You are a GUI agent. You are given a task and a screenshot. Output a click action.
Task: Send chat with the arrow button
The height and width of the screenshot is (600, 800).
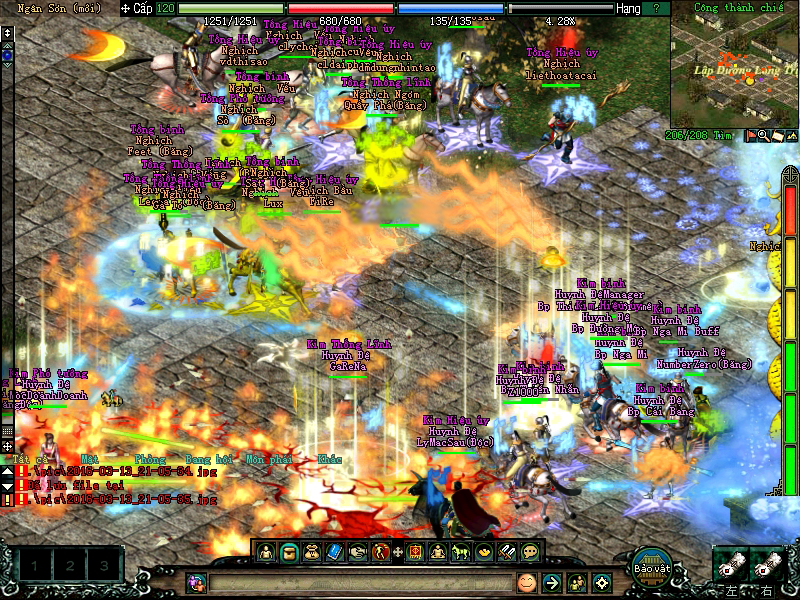[x=551, y=582]
